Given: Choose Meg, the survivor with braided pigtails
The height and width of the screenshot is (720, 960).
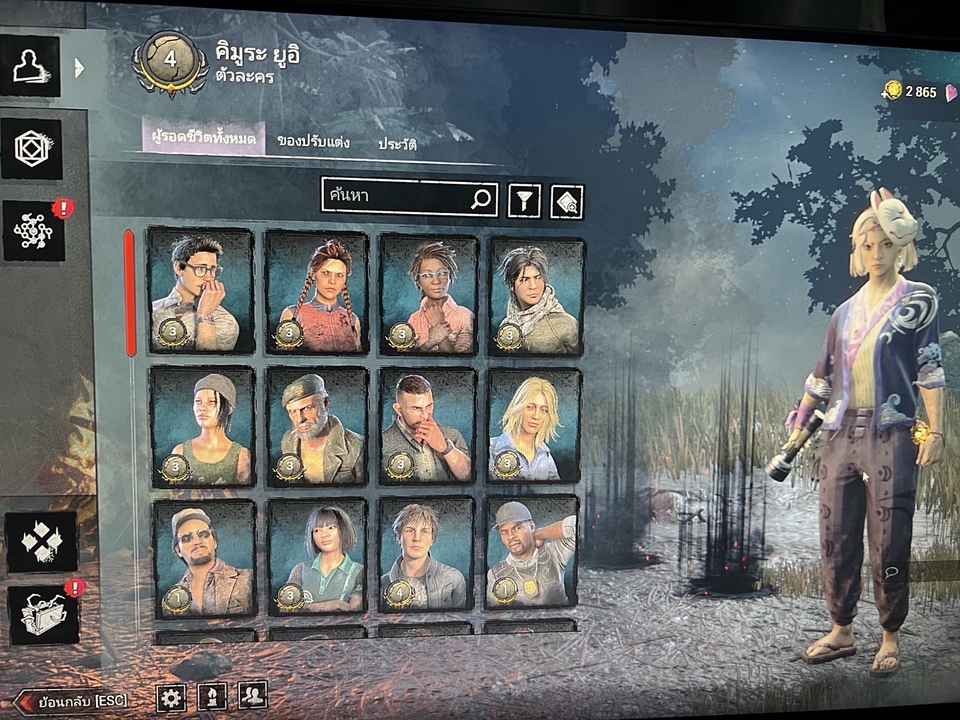Looking at the screenshot, I should coord(316,292).
